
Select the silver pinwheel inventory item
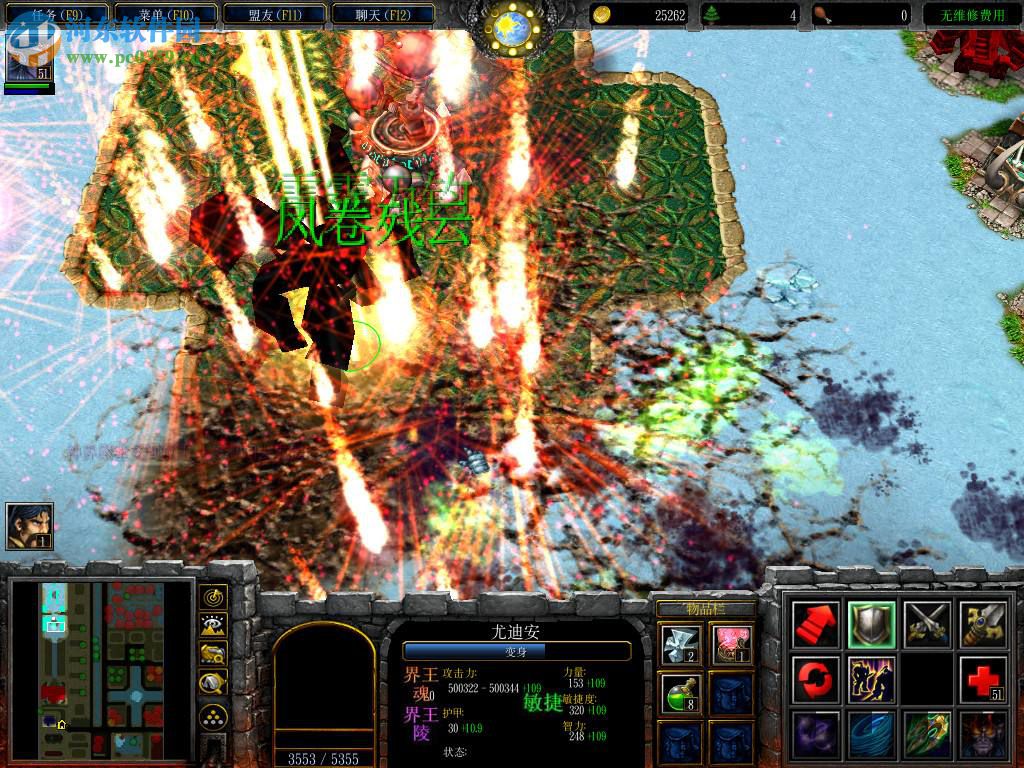tap(681, 643)
